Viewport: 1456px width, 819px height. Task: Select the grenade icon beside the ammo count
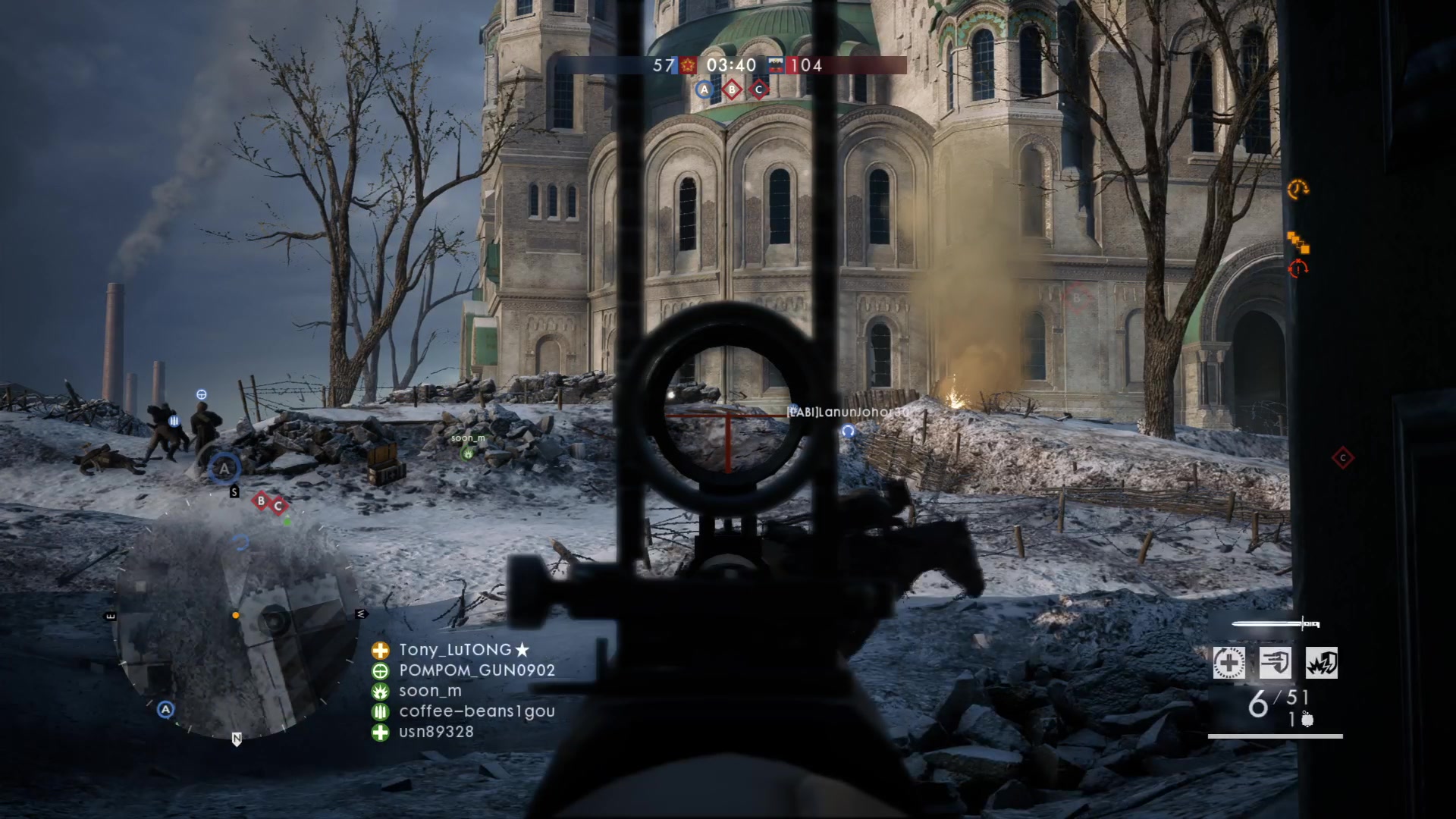pos(1307,720)
